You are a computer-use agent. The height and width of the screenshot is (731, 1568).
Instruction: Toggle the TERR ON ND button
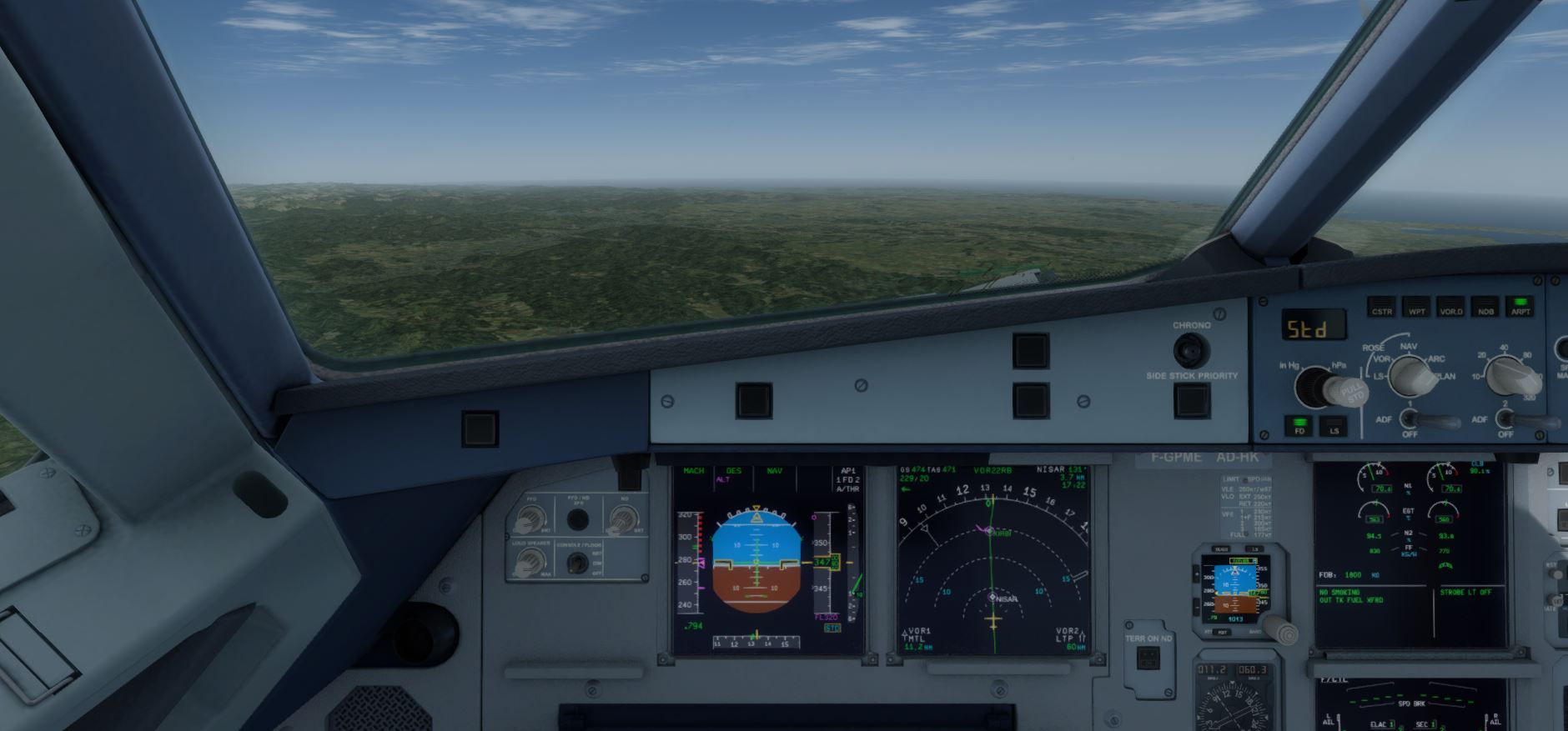pyautogui.click(x=1148, y=658)
